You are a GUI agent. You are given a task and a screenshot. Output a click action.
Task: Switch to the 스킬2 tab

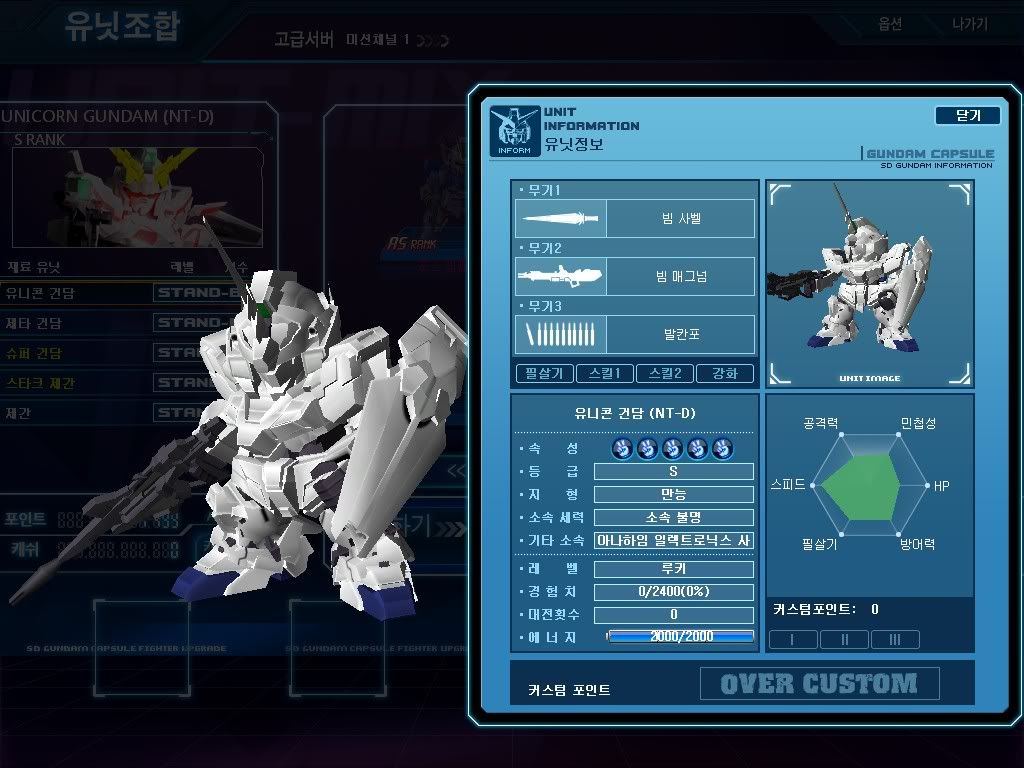[664, 373]
